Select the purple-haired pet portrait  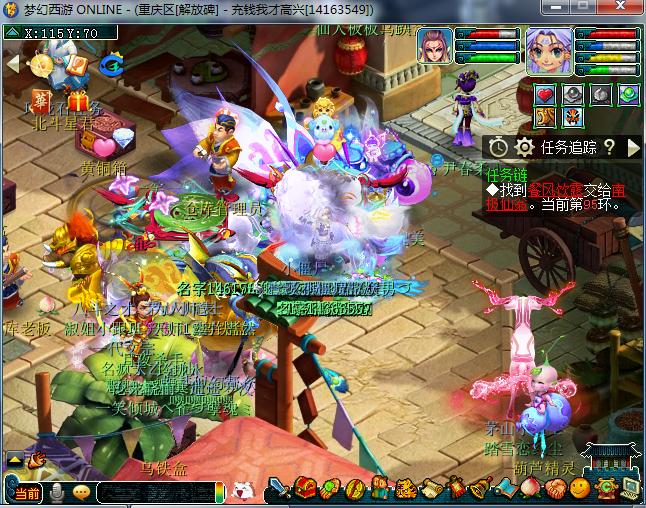tap(436, 46)
